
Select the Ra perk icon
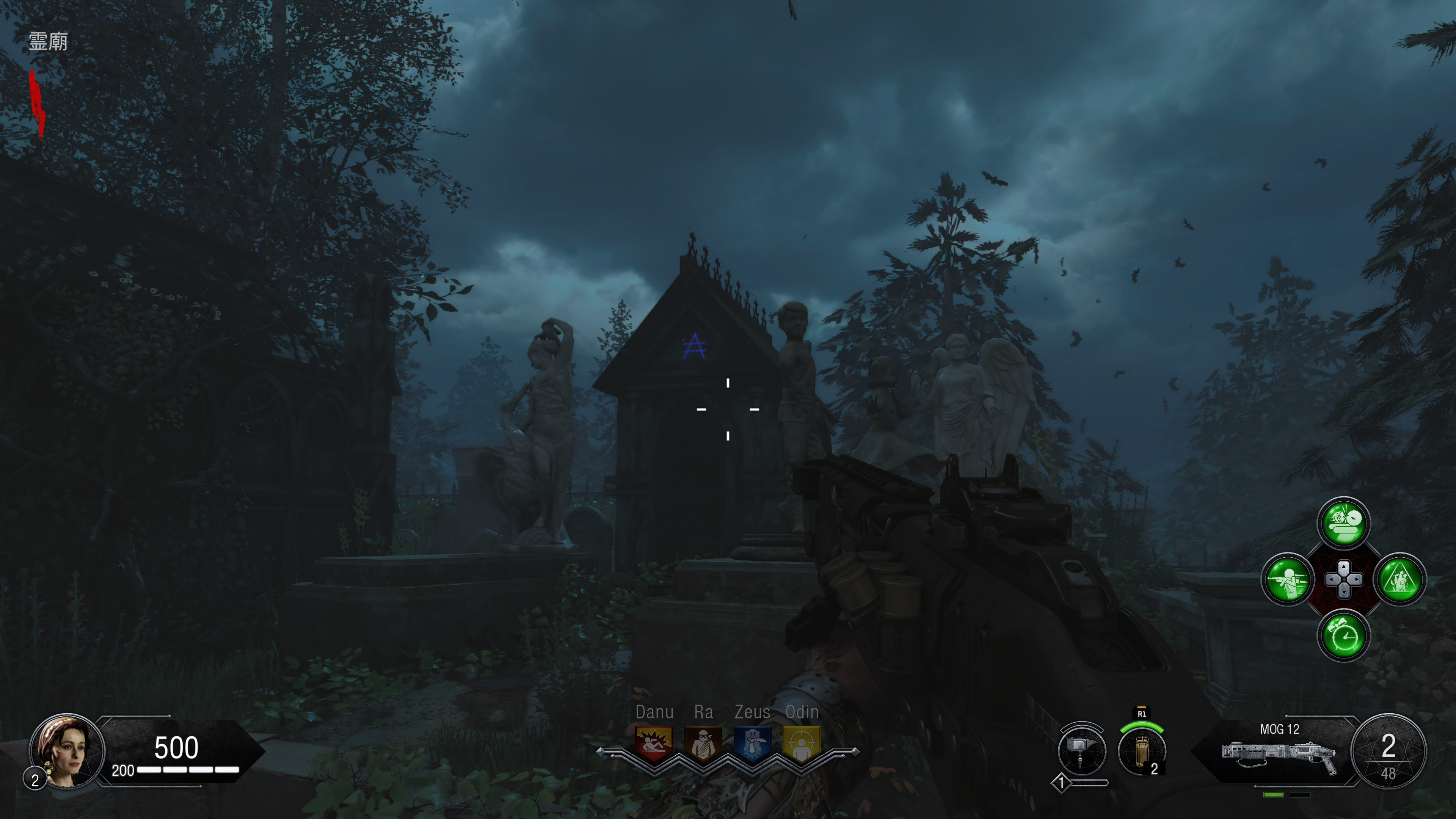click(x=703, y=743)
